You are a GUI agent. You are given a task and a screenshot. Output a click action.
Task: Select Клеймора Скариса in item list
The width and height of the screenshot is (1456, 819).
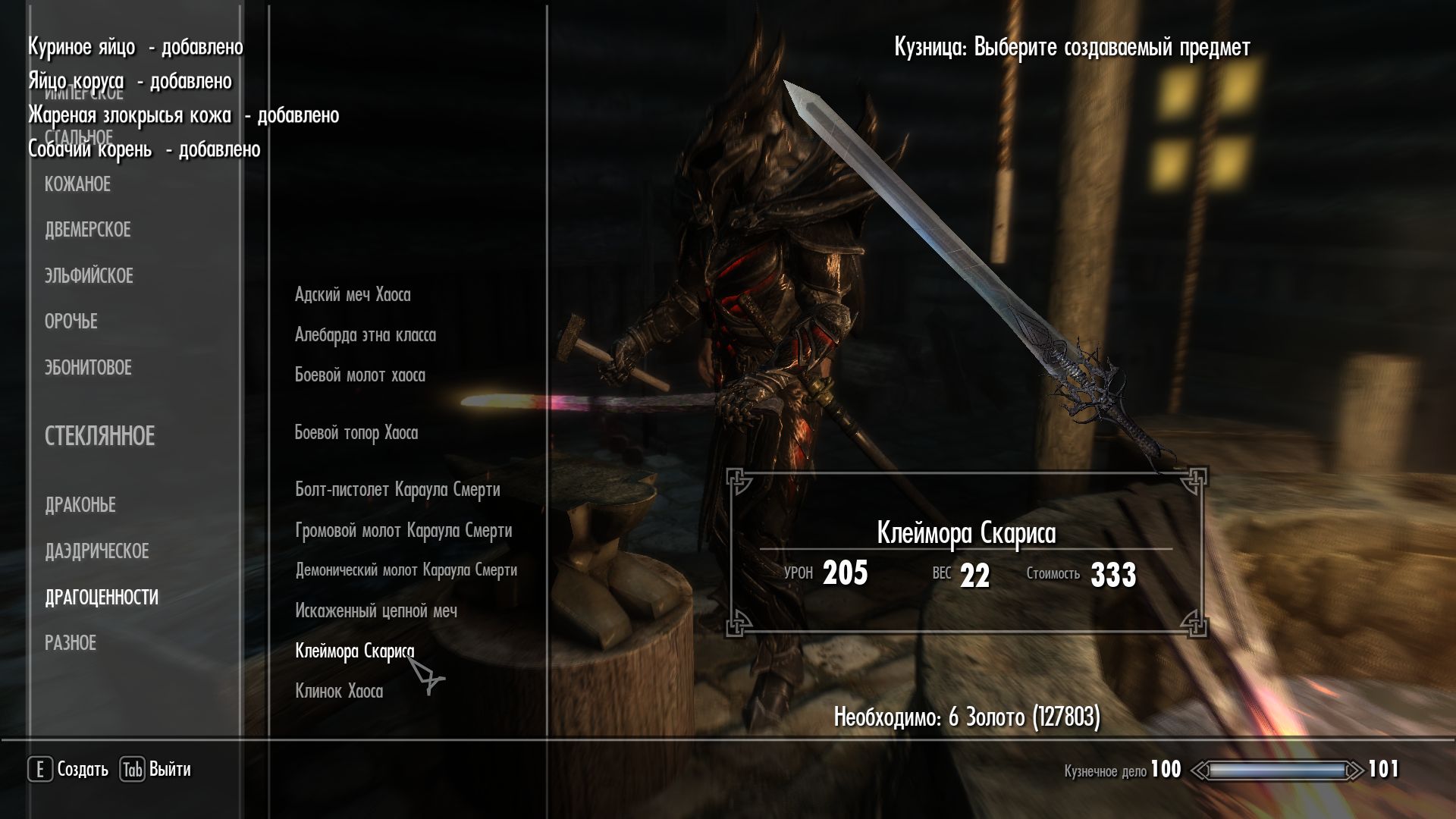coord(354,651)
